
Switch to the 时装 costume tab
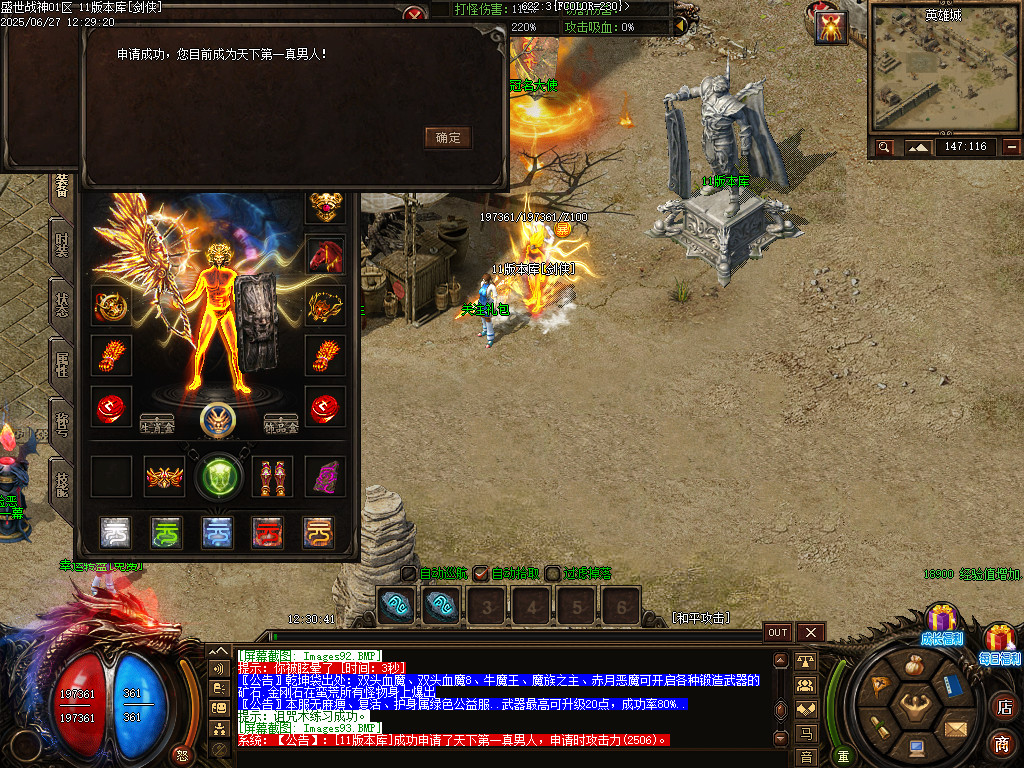pyautogui.click(x=62, y=244)
